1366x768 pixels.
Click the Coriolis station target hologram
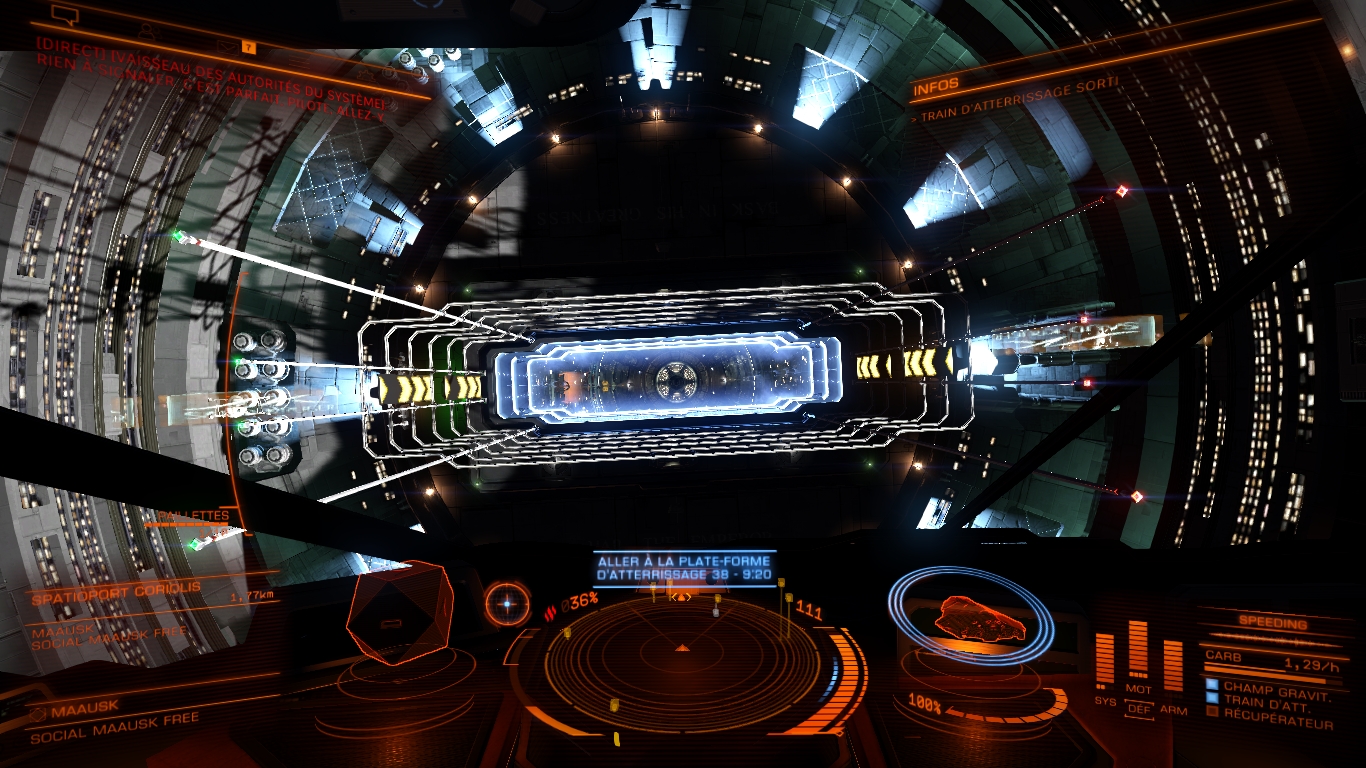[399, 612]
